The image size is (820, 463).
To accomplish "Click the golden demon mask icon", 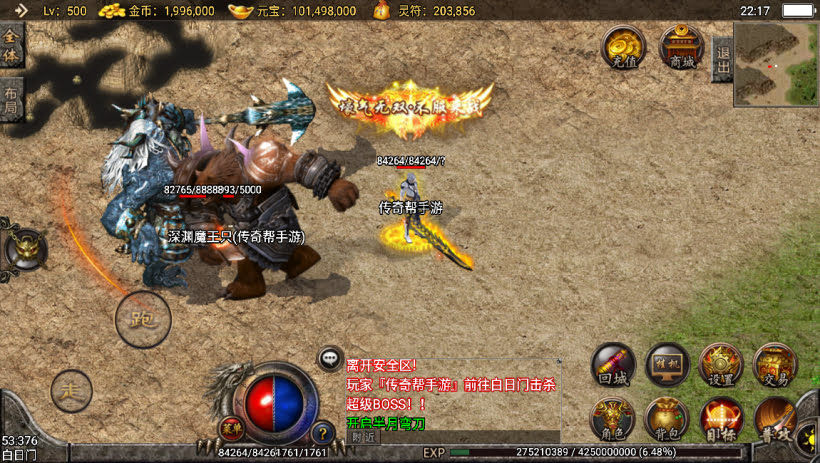I will pyautogui.click(x=24, y=248).
